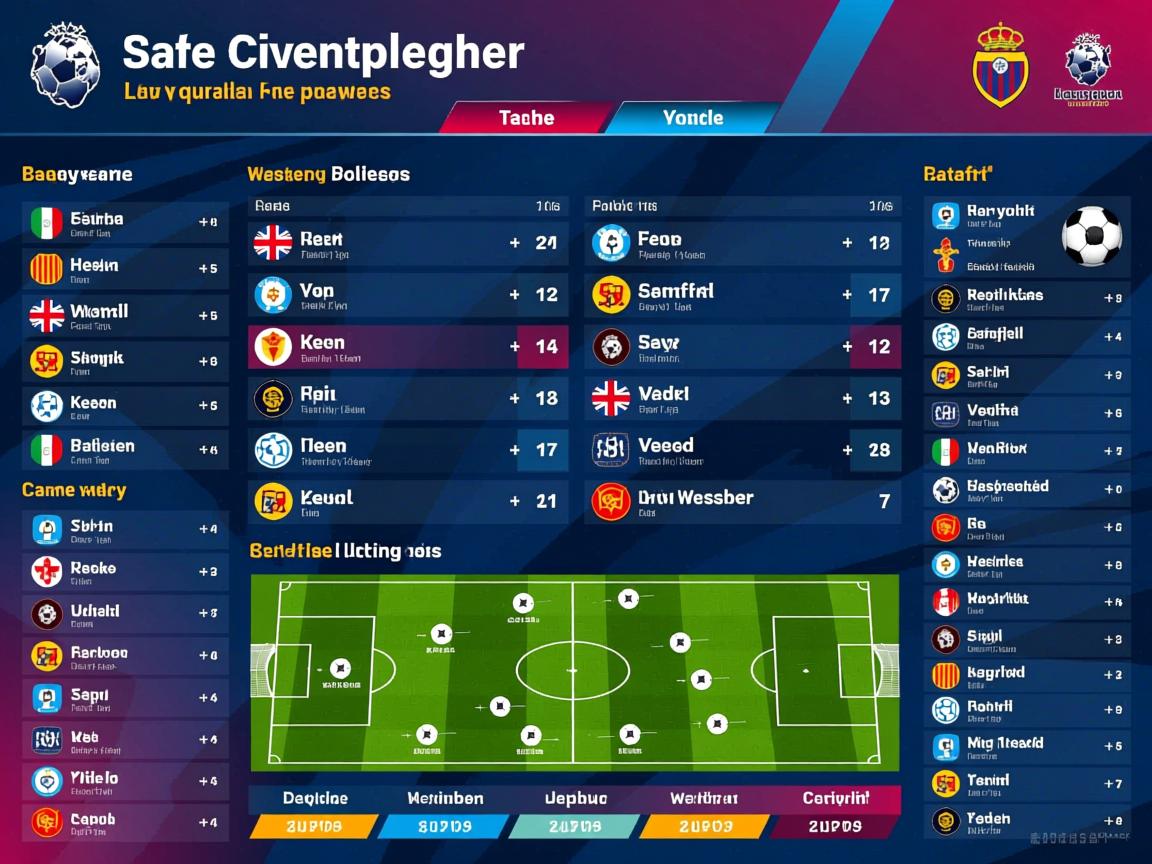
Task: Open the Drwi Wessber row
Action: click(742, 502)
